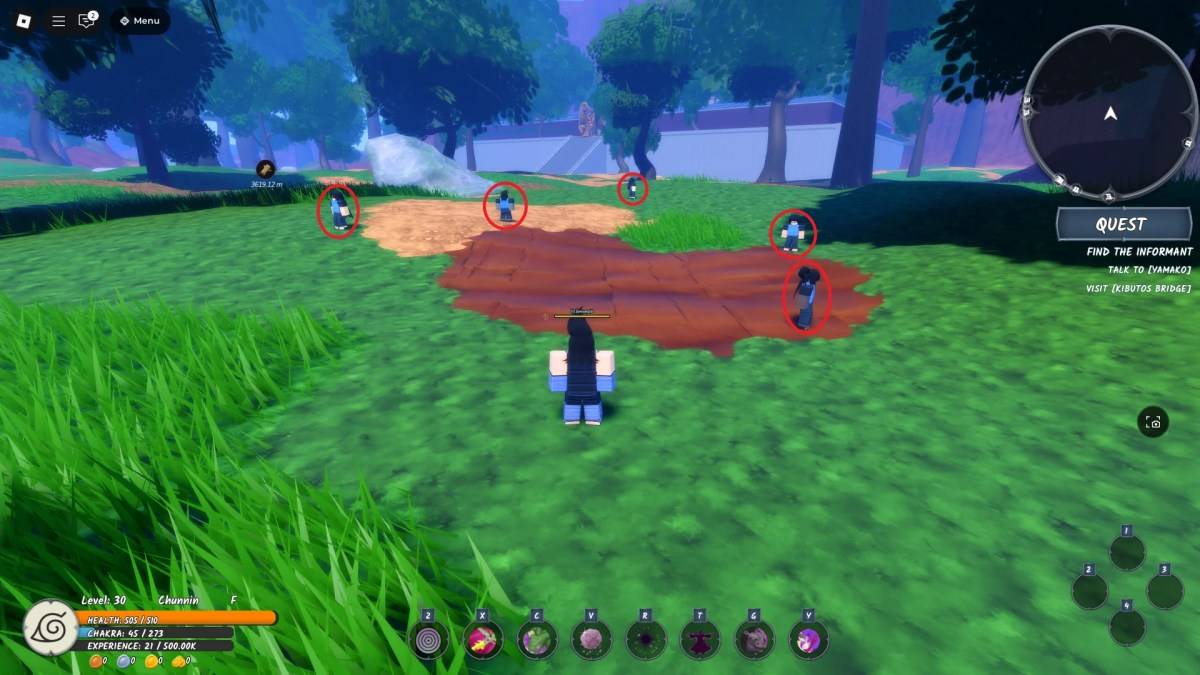Open the game Menu button
1200x675 pixels.
click(x=140, y=20)
